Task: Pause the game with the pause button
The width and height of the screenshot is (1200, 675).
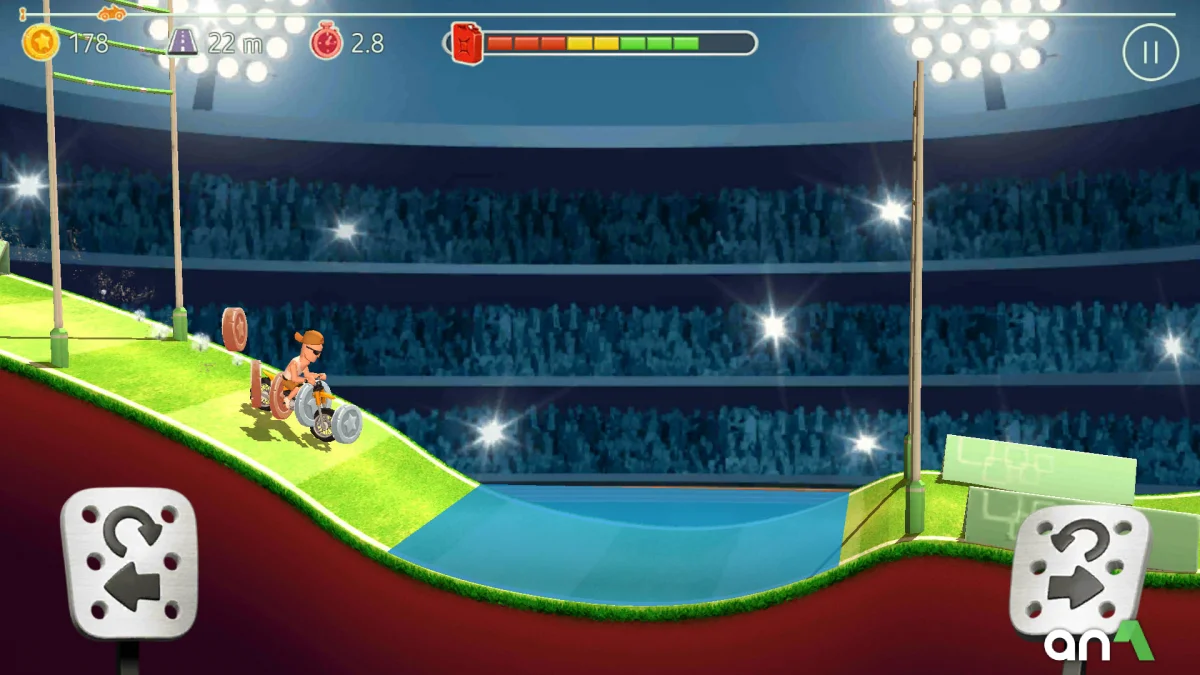Action: [x=1150, y=52]
